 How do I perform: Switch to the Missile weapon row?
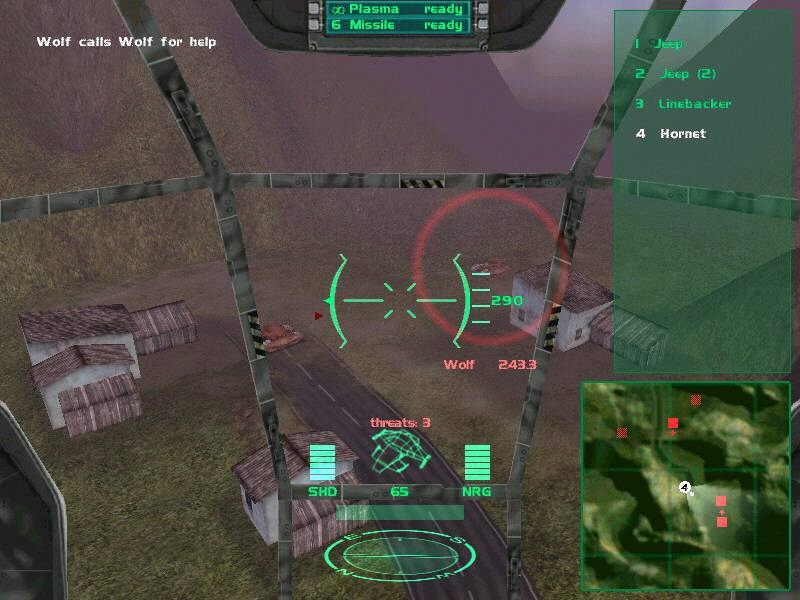coord(398,25)
